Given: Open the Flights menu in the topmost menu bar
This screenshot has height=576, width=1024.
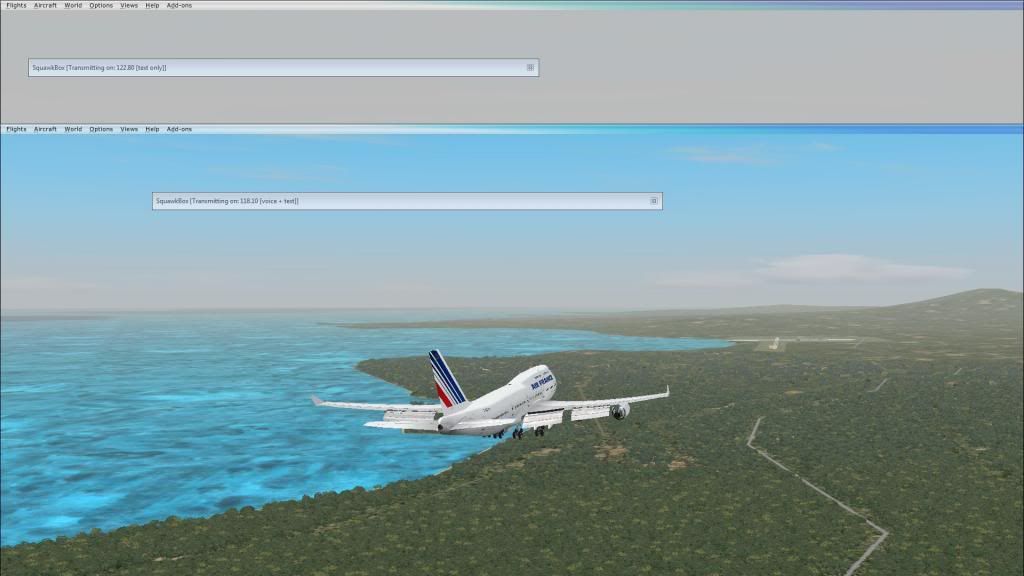Looking at the screenshot, I should pos(16,5).
